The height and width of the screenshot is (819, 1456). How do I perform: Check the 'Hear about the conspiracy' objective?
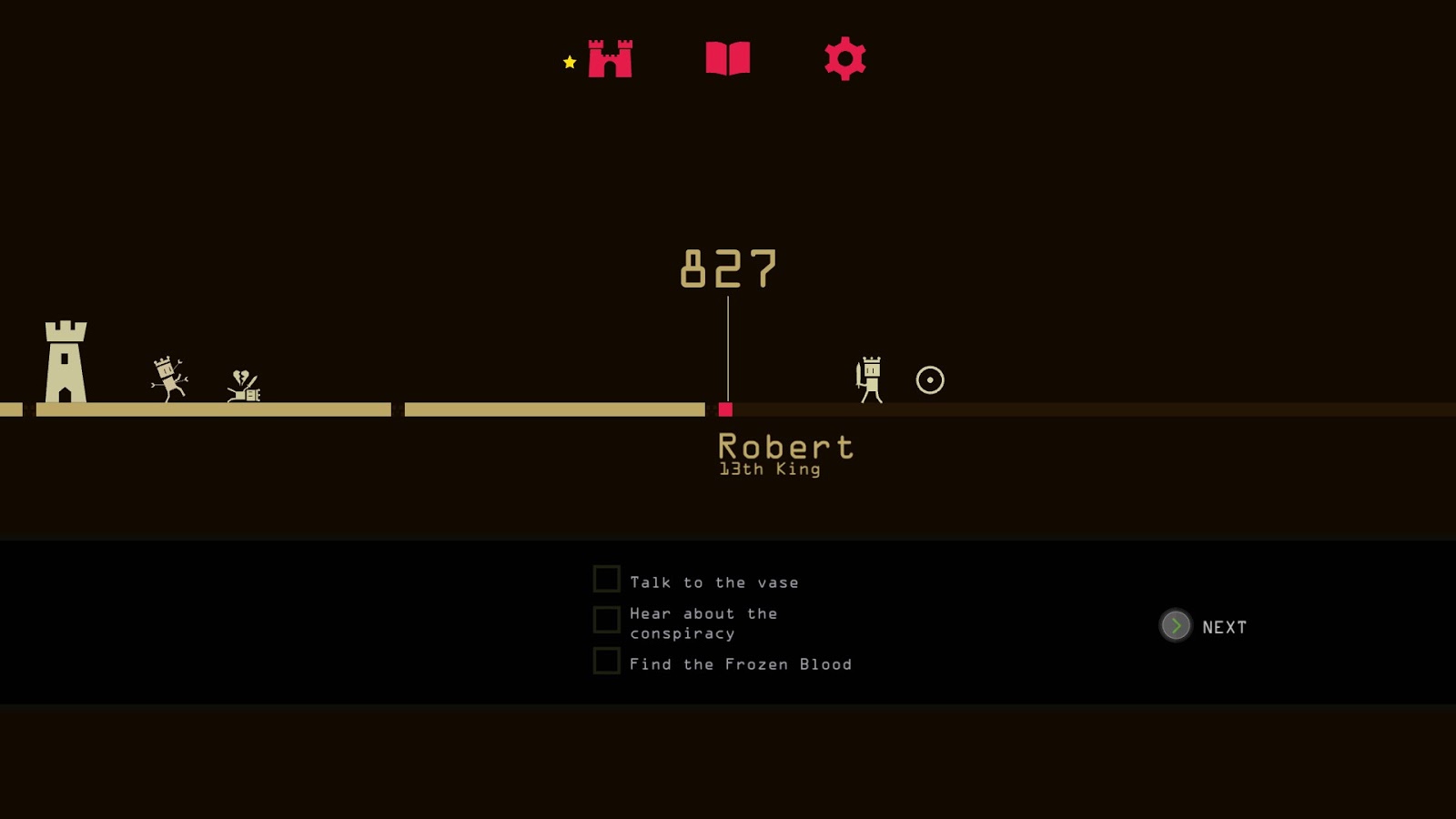click(605, 620)
